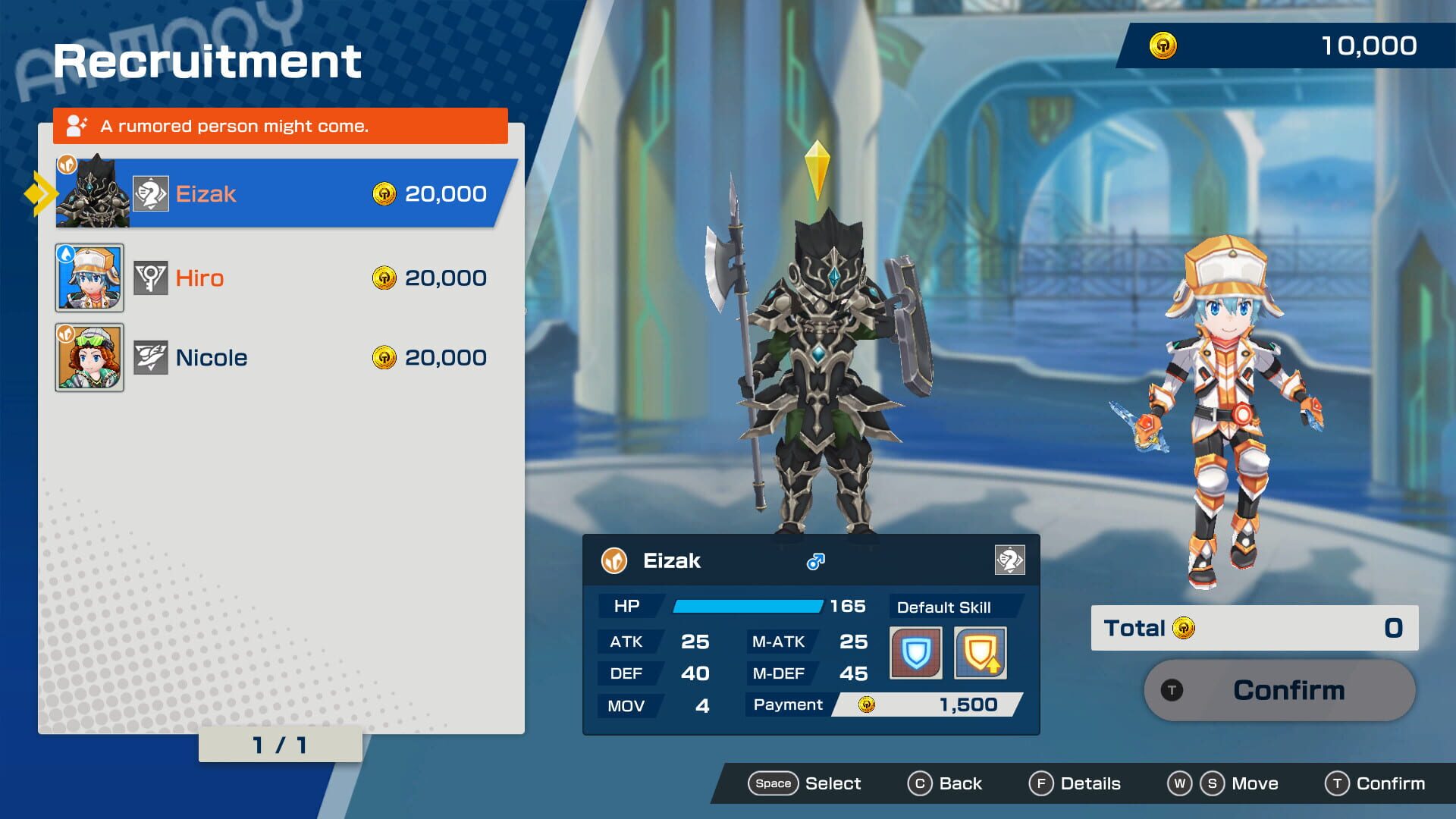Click Eizak's portrait thumbnail
Image resolution: width=1456 pixels, height=819 pixels.
click(x=93, y=194)
